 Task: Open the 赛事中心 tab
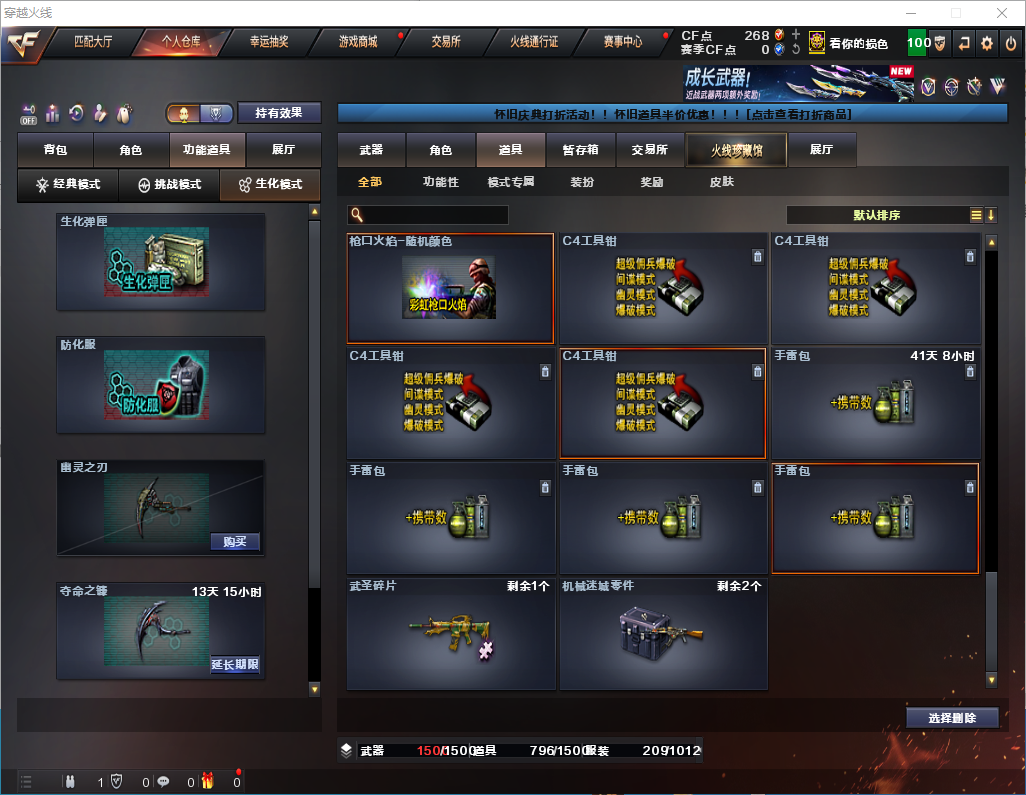pyautogui.click(x=623, y=42)
